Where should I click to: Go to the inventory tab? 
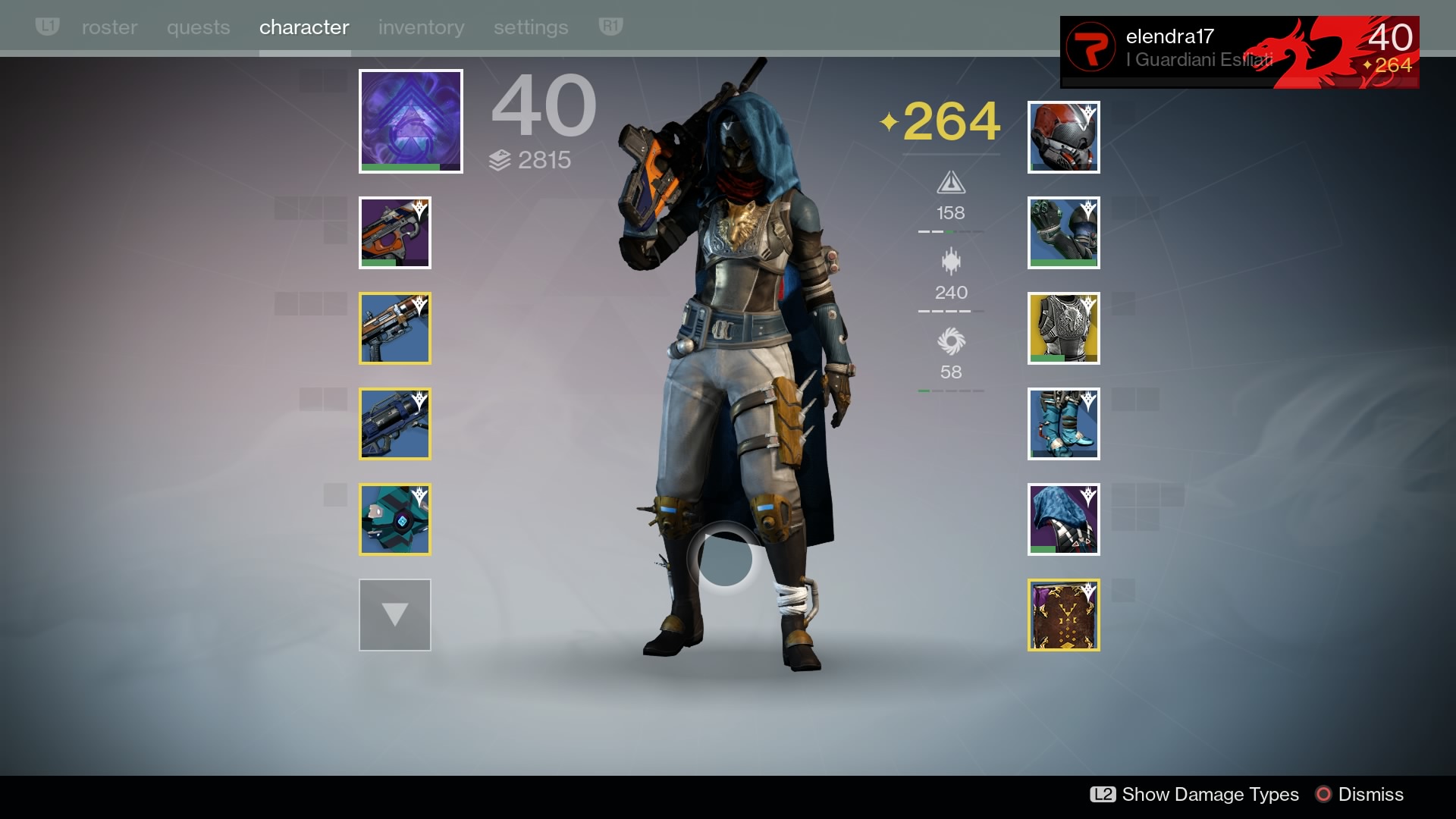point(421,27)
